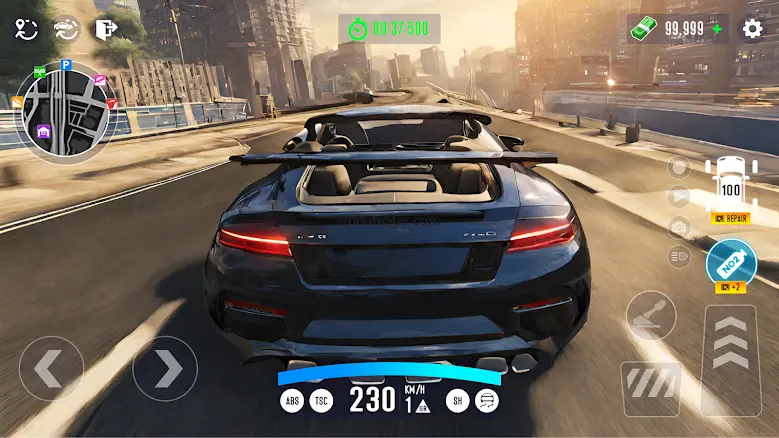Activate the NO2 nitro boost
779x438 pixels.
pyautogui.click(x=731, y=263)
